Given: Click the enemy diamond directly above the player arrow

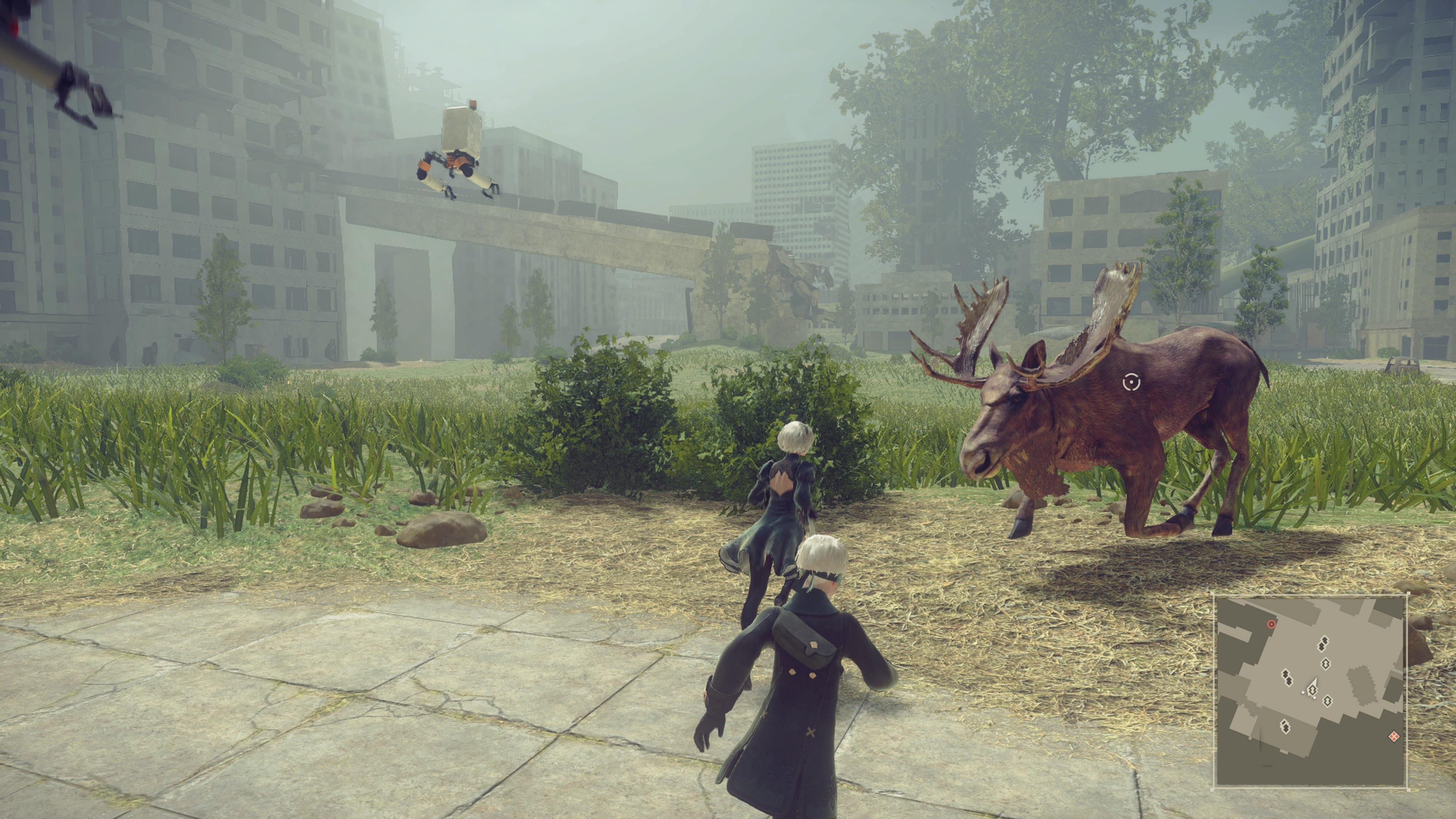Looking at the screenshot, I should (1326, 664).
